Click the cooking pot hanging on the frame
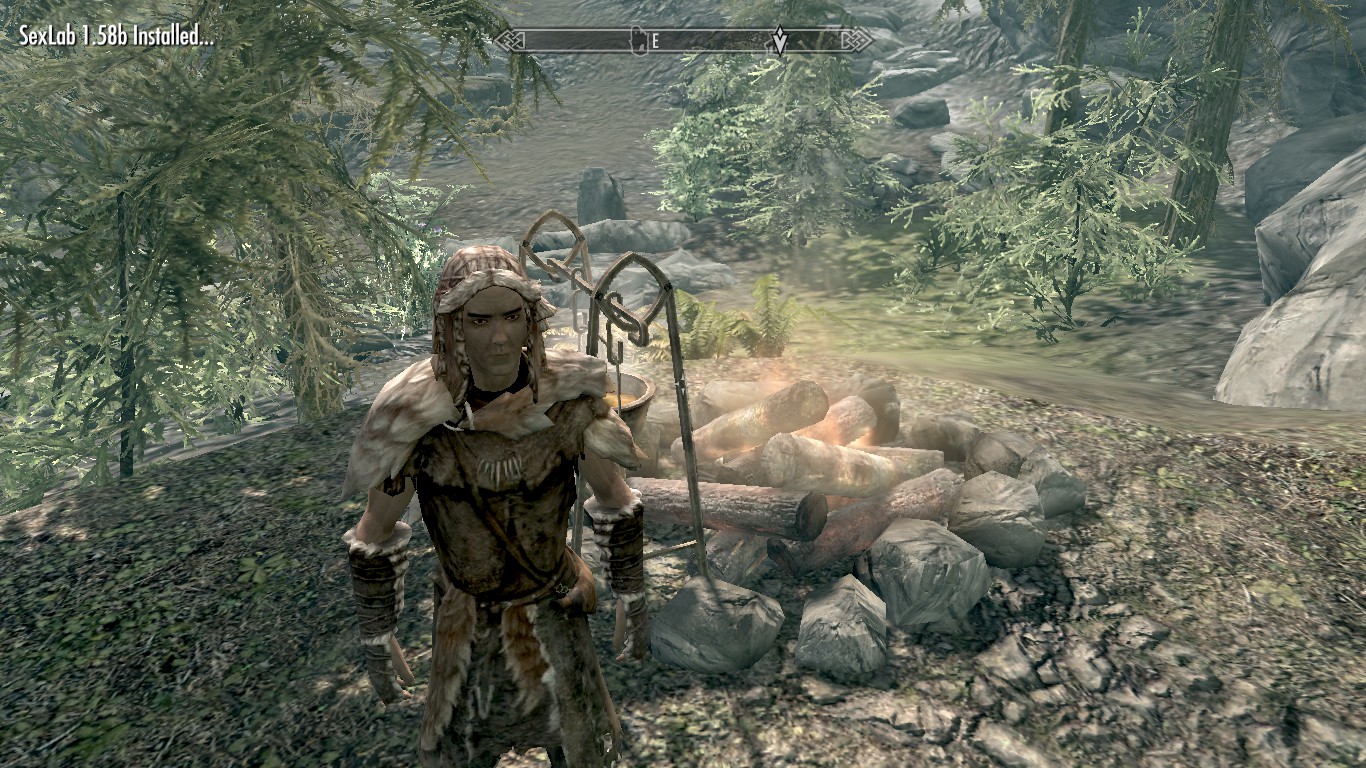Viewport: 1366px width, 768px height. coord(630,400)
